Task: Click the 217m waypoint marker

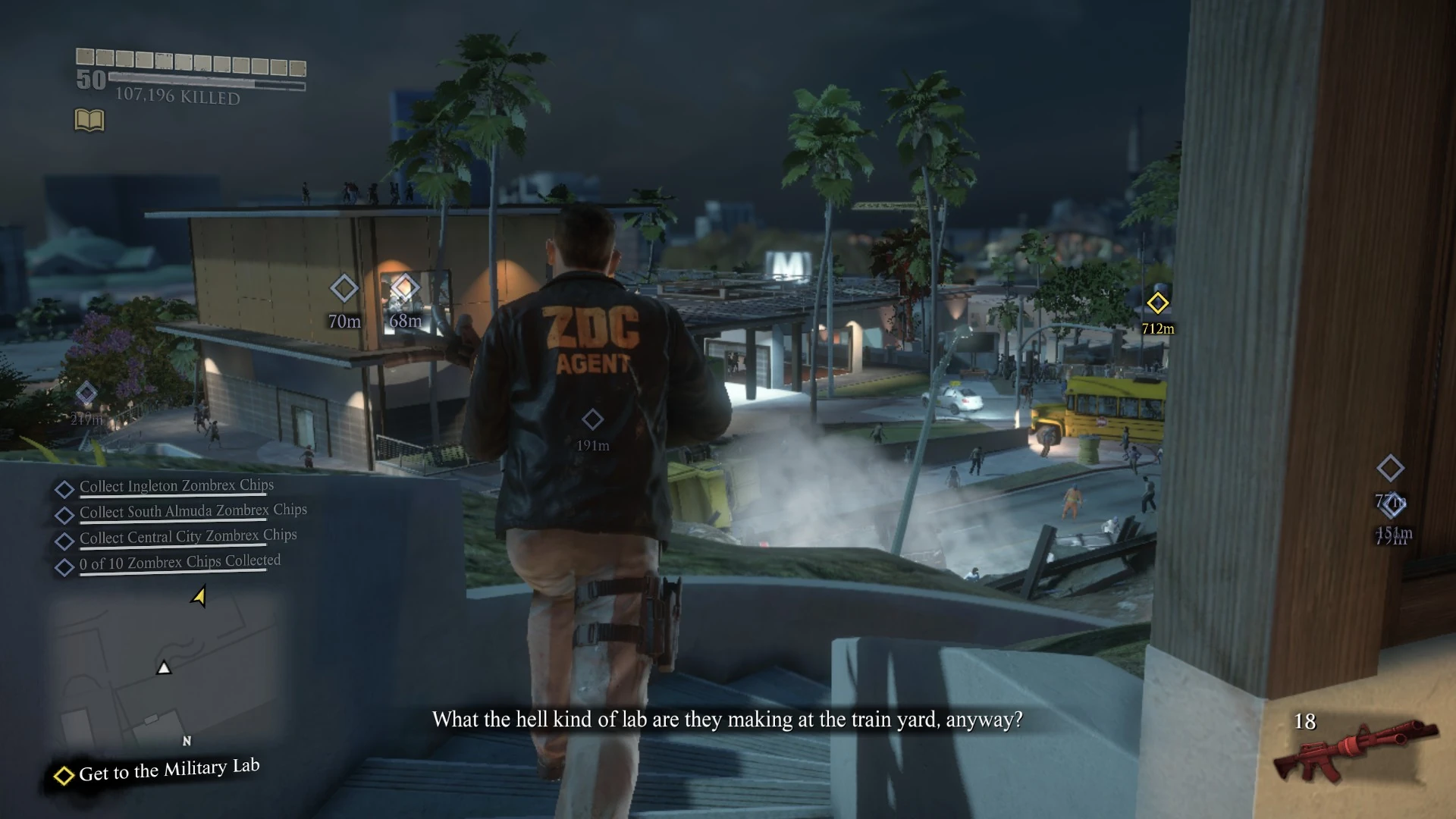Action: point(86,392)
